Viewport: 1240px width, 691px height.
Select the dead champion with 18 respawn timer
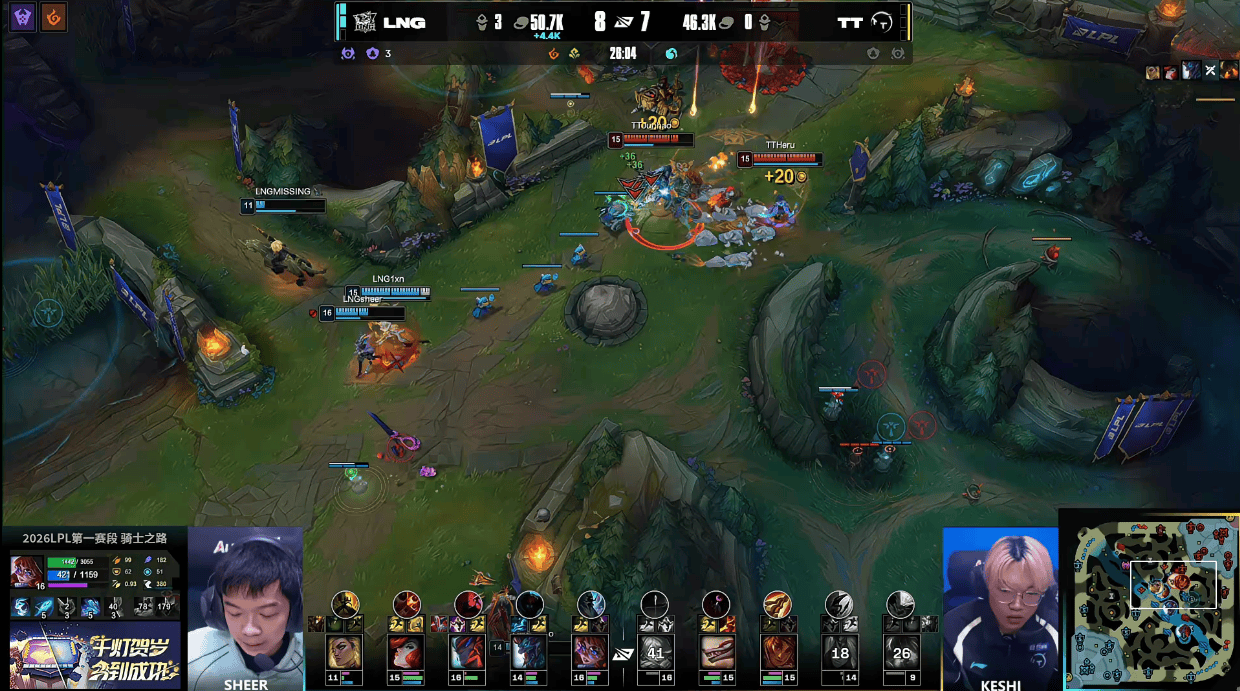[839, 652]
